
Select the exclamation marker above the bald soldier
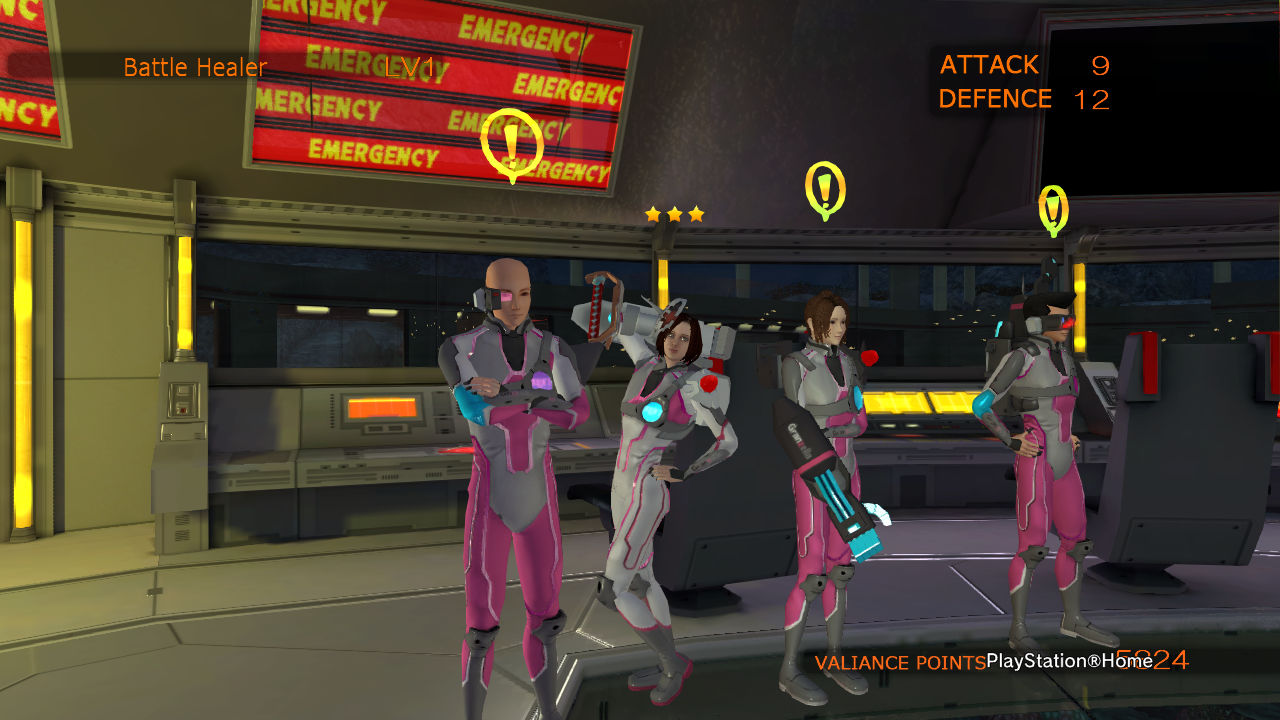pos(512,144)
